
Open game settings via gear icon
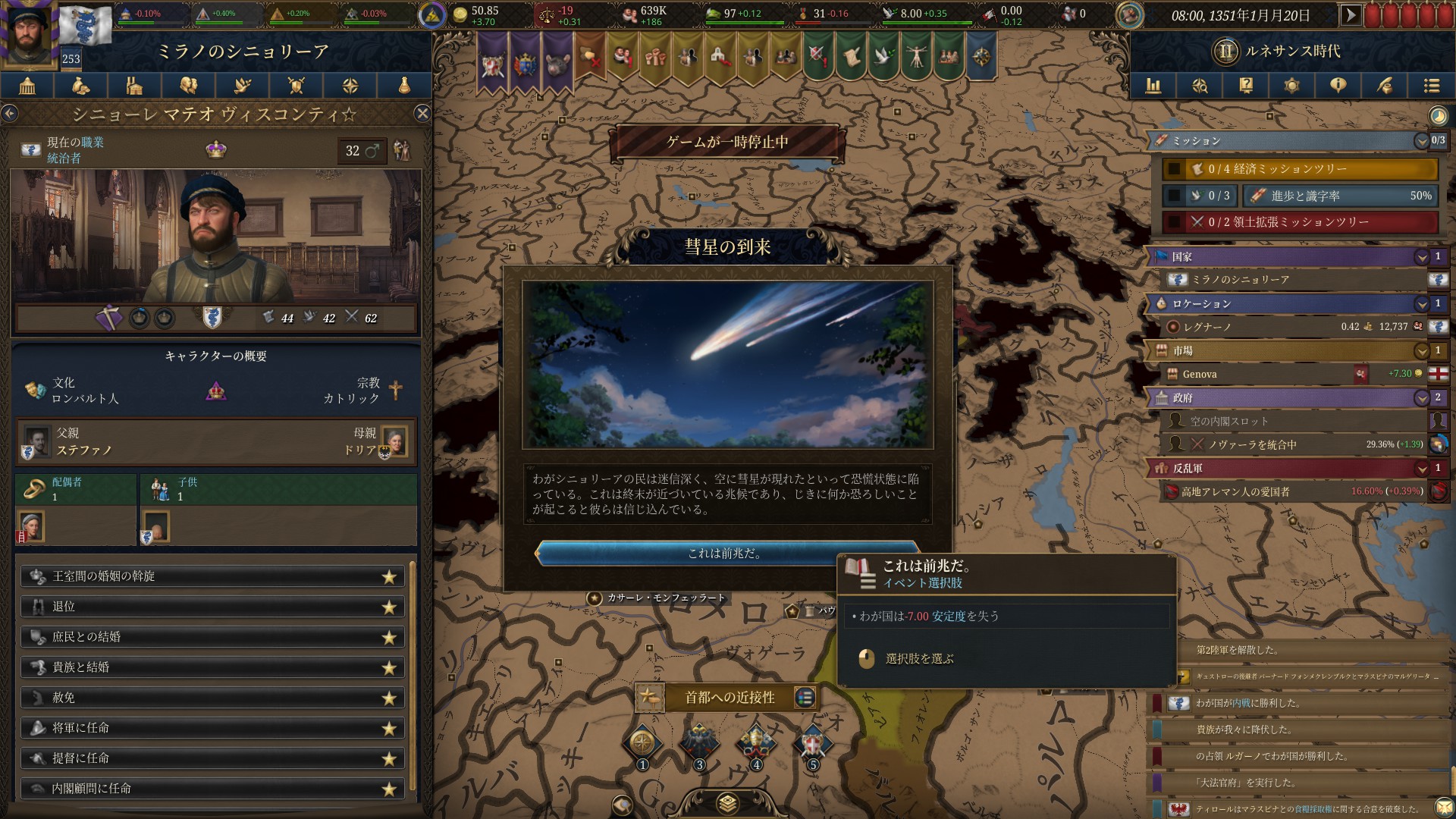[x=1291, y=86]
